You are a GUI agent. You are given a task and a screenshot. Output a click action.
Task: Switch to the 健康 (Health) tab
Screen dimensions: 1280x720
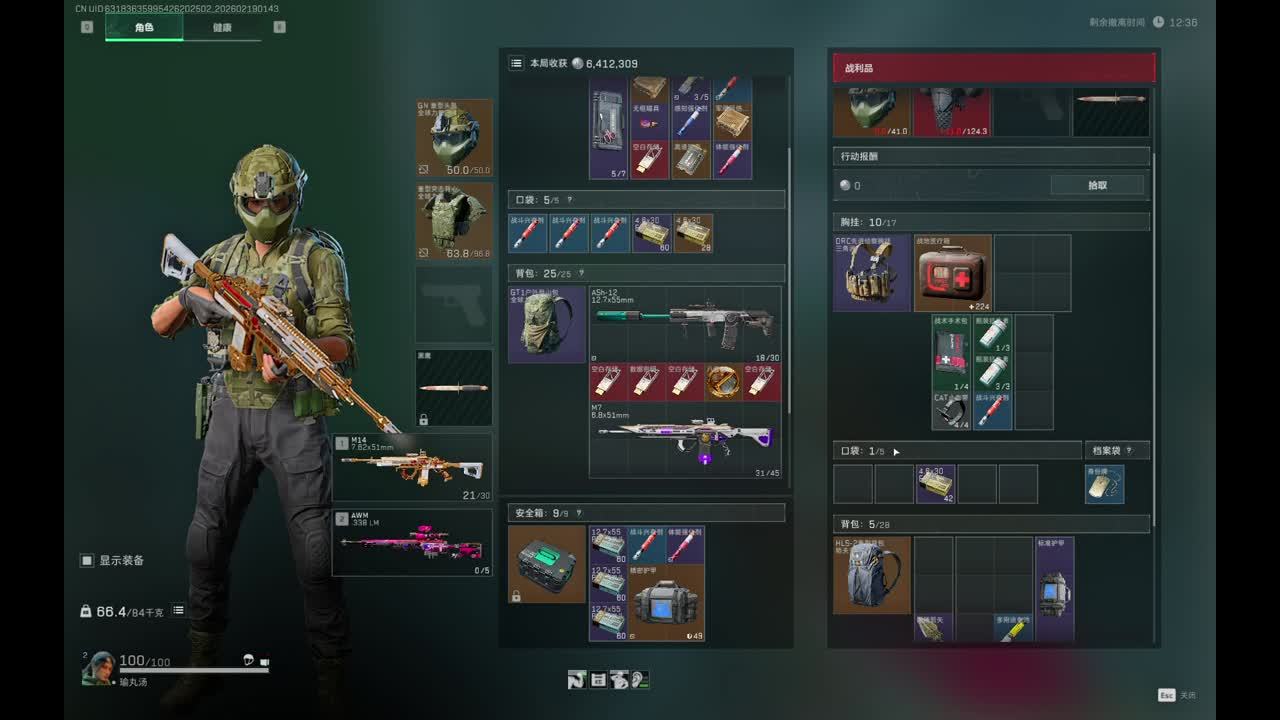(x=222, y=28)
